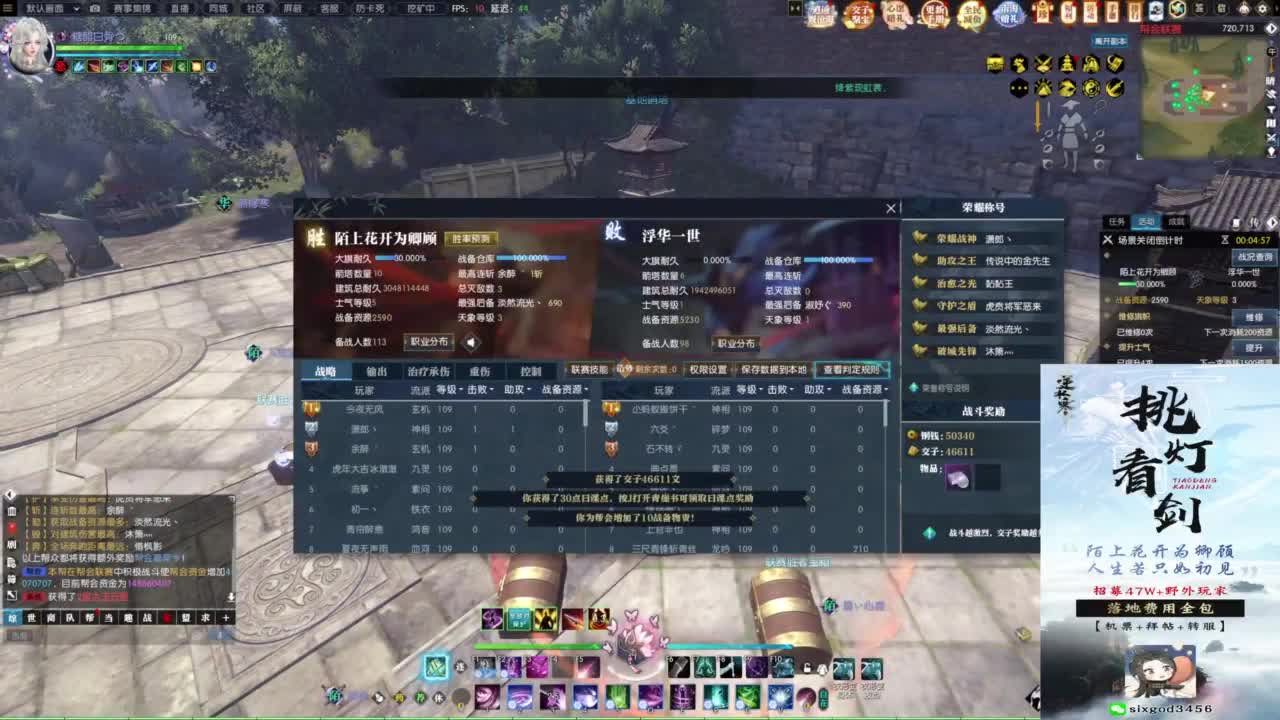Click the 维修 repair button in the right panel
This screenshot has width=1280, height=720.
tap(1254, 317)
